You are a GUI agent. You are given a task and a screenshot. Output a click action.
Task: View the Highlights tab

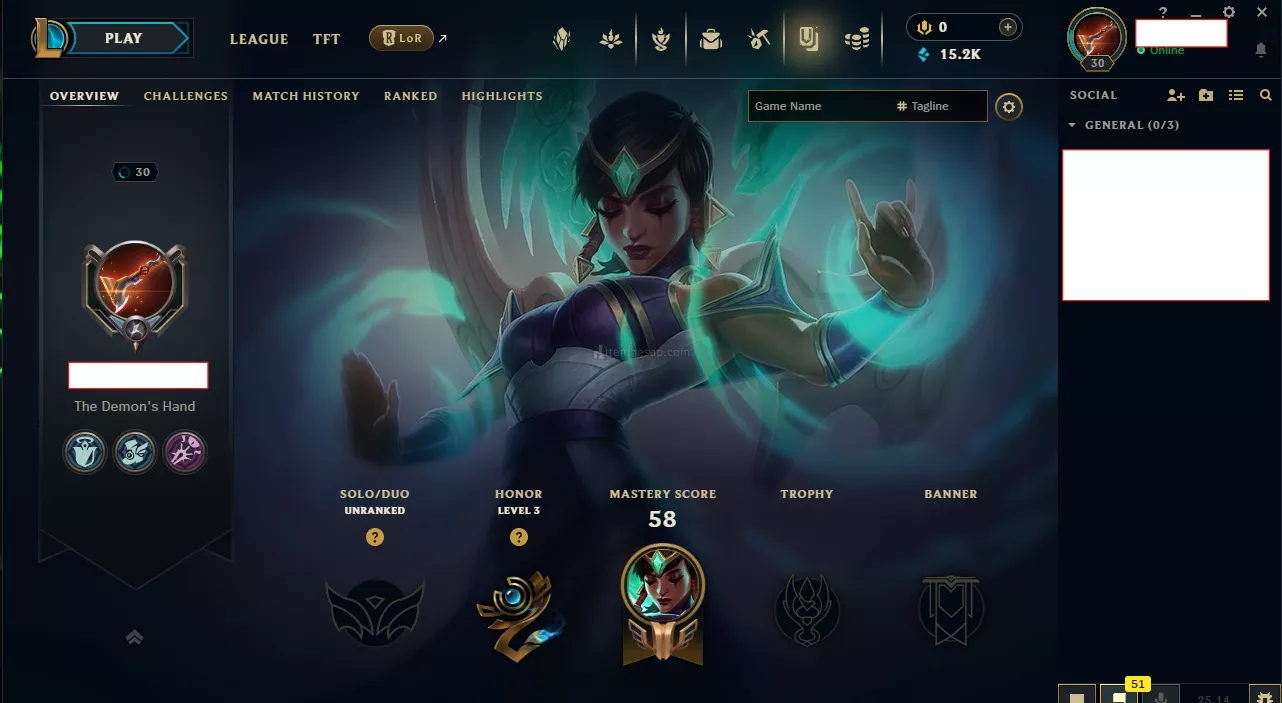pyautogui.click(x=502, y=96)
